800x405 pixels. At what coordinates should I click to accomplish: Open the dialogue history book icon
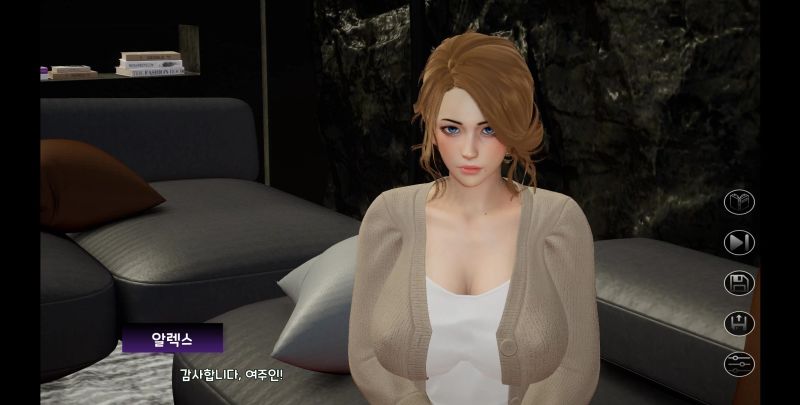[x=739, y=203]
